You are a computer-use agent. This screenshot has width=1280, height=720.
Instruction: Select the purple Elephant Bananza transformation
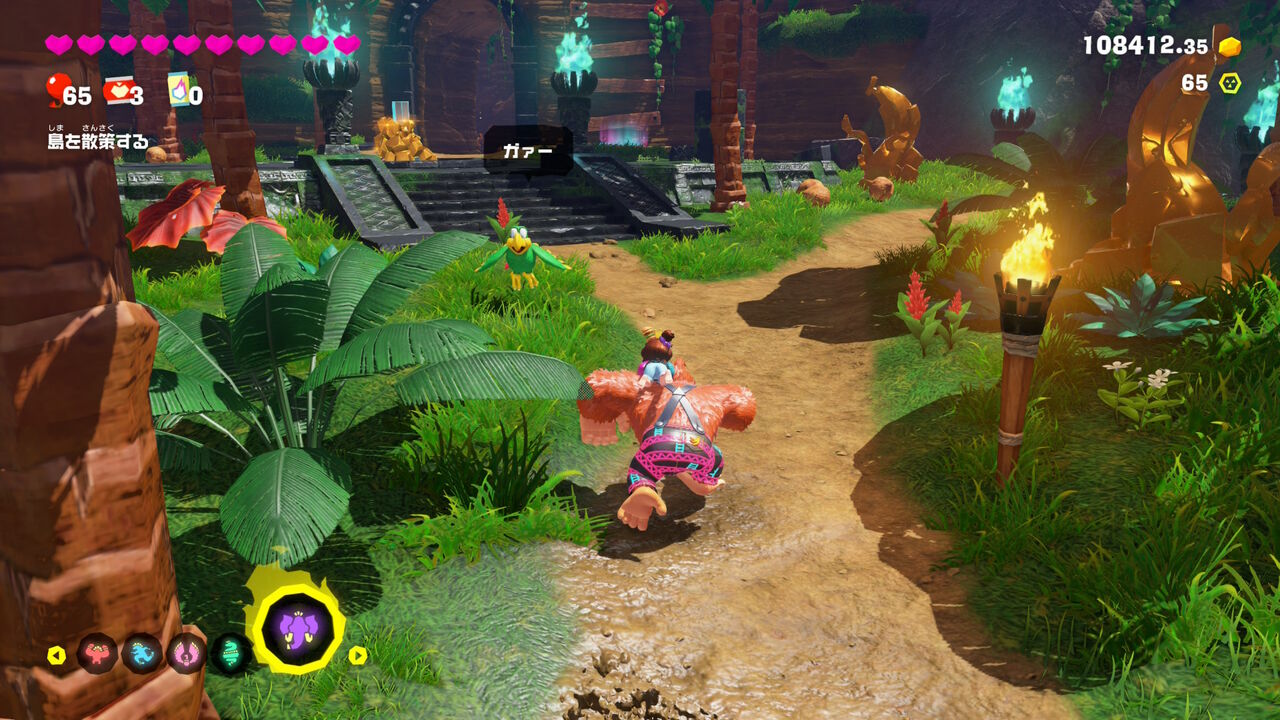tap(298, 628)
